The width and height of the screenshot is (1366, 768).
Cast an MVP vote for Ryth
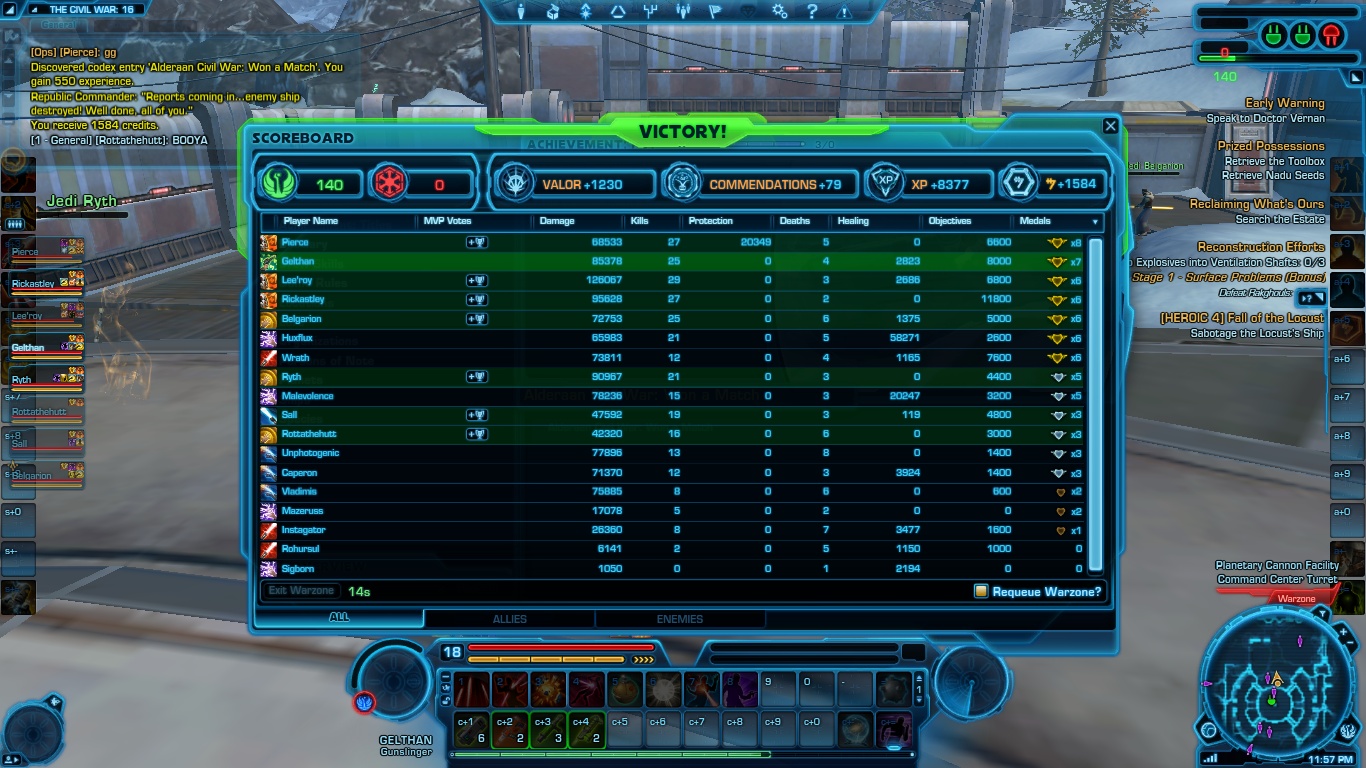pos(477,377)
